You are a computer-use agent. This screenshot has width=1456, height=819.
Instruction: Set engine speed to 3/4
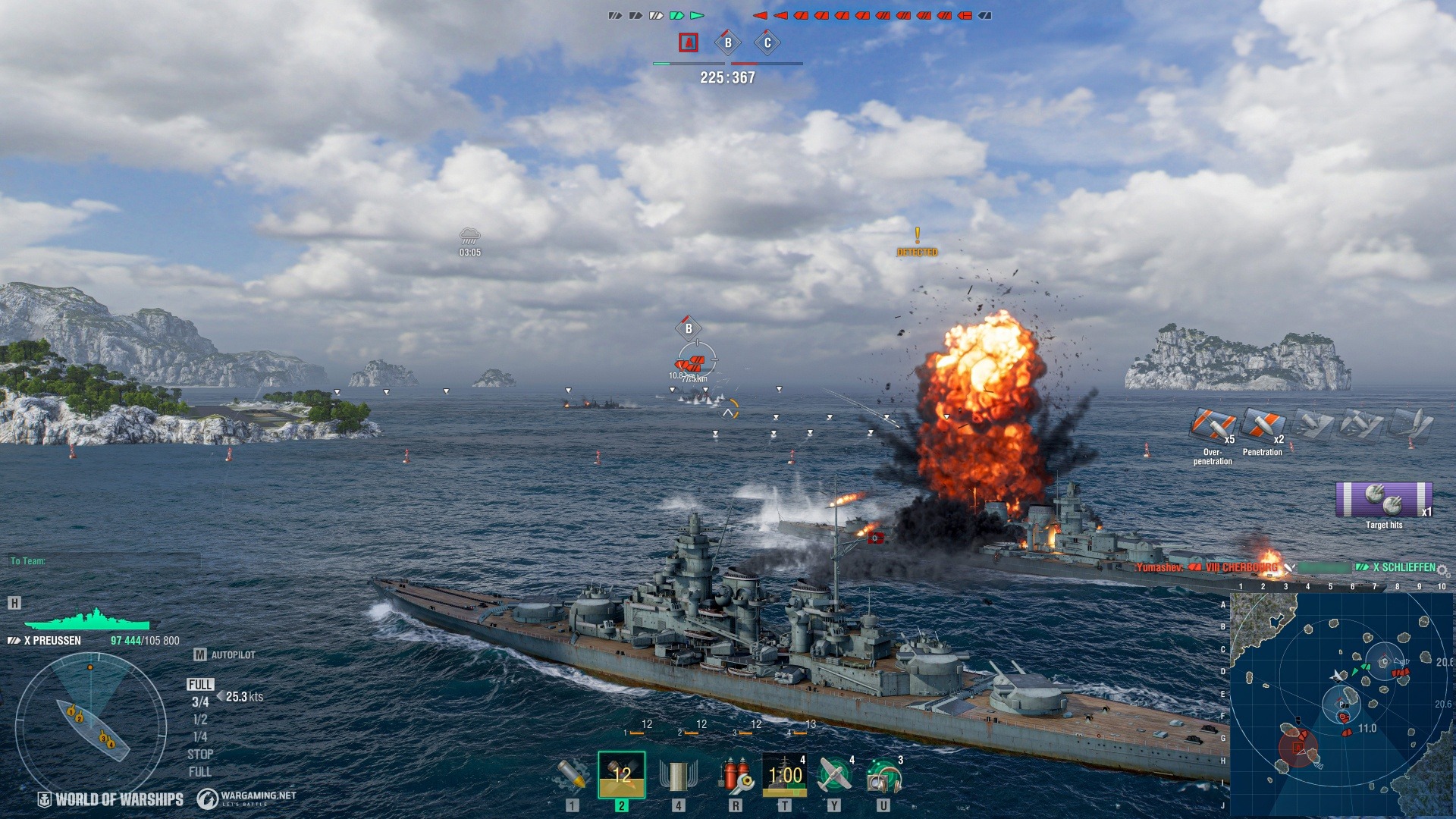[200, 702]
